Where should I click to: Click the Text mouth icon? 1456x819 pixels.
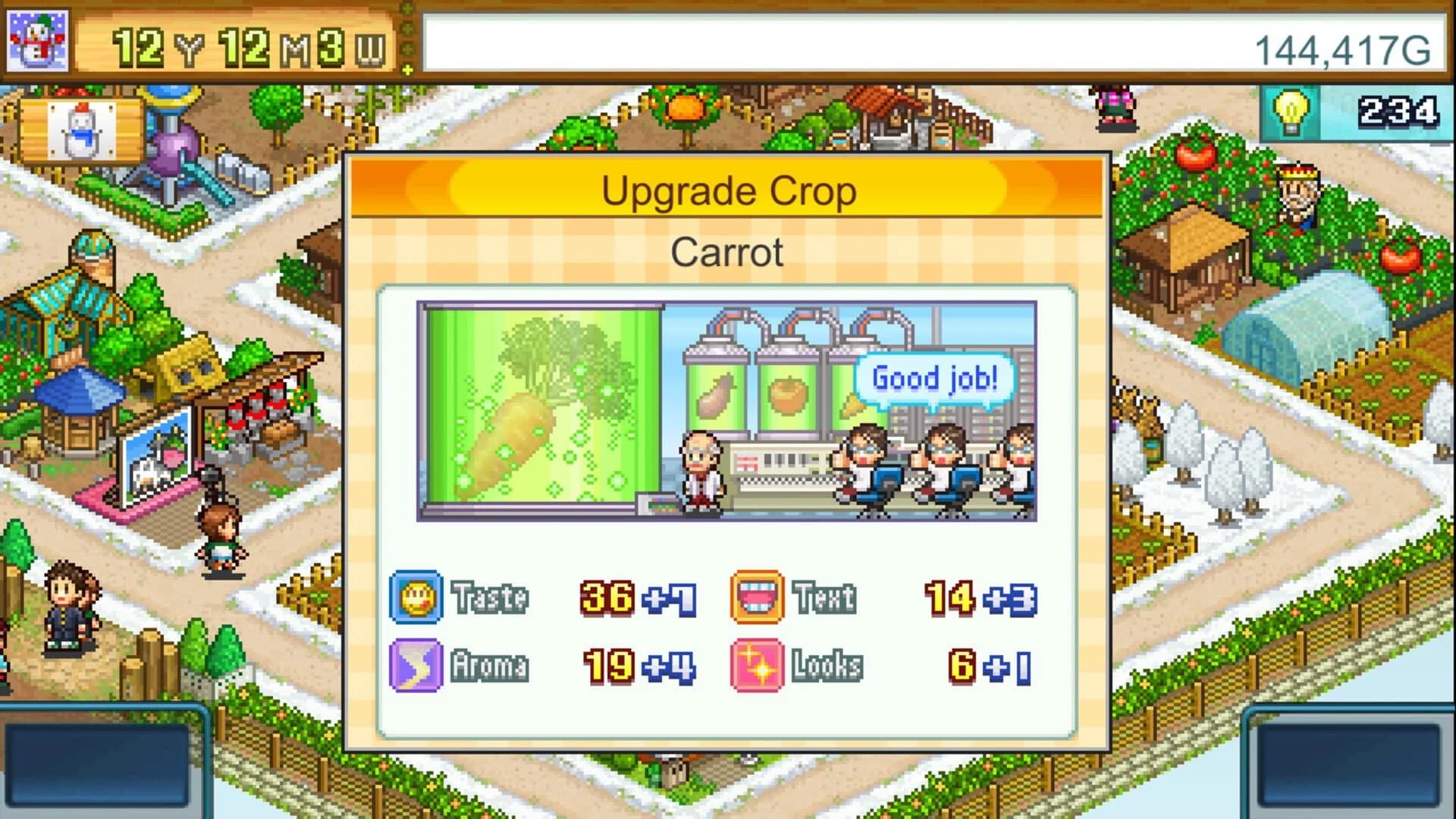(x=757, y=597)
